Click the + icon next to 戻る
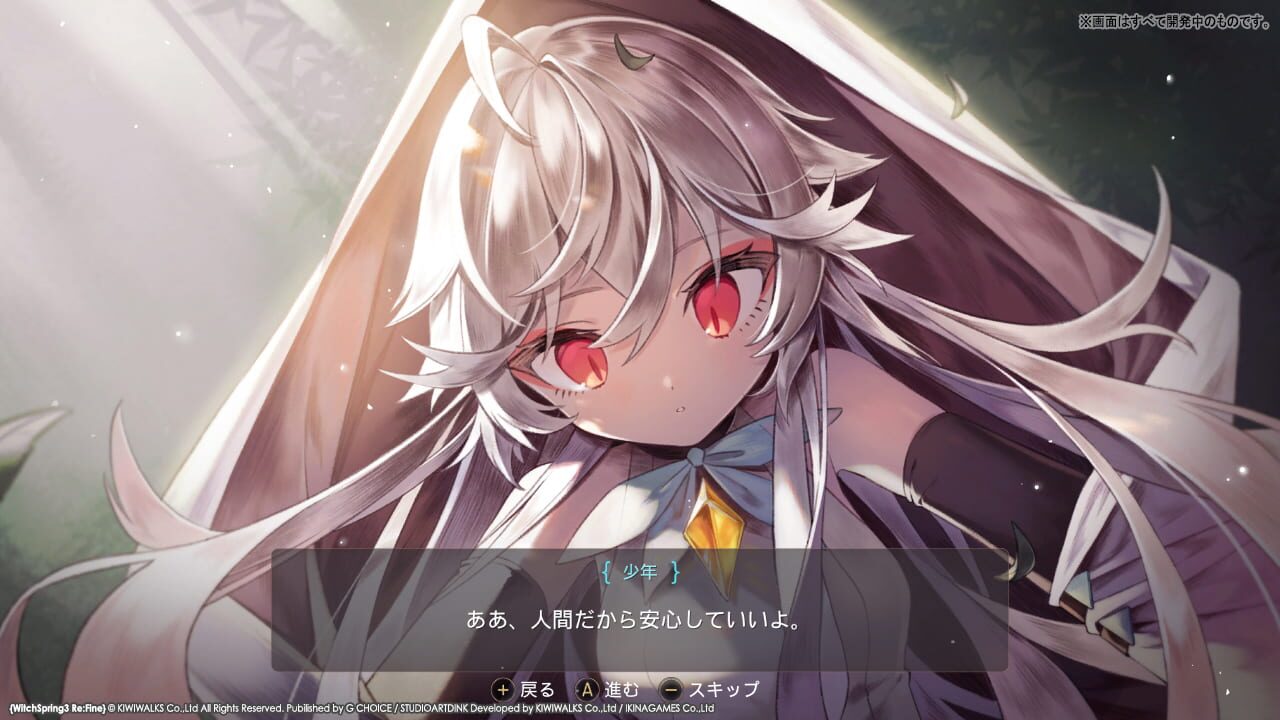The image size is (1280, 720). (503, 690)
